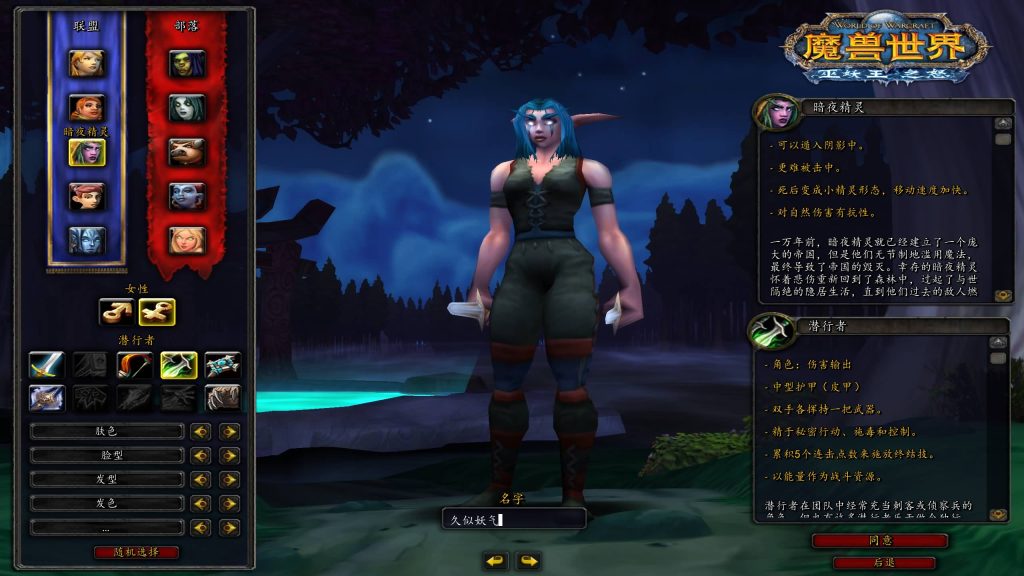Choose the Dwarf race portrait
This screenshot has height=576, width=1024.
tap(86, 107)
